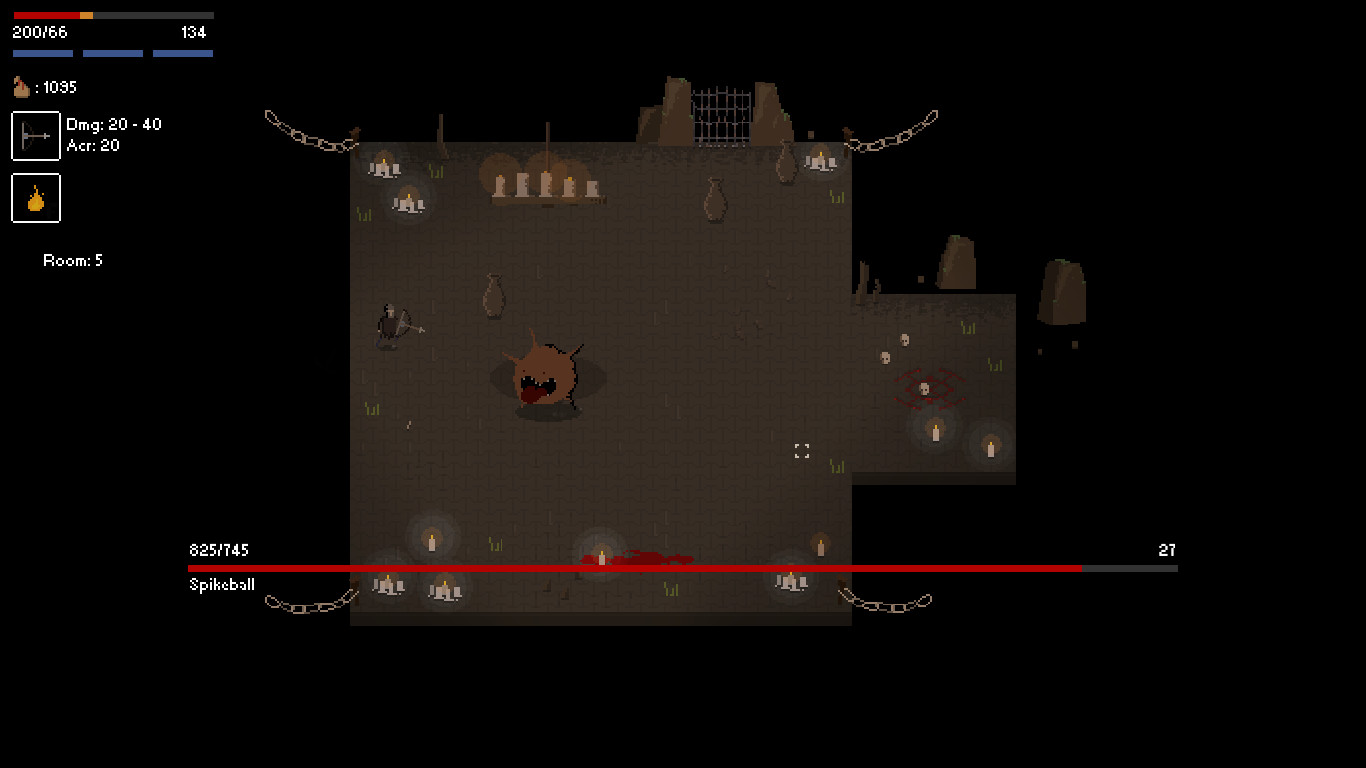Click the targeting reticle crosshair
The image size is (1366, 768).
pos(801,451)
